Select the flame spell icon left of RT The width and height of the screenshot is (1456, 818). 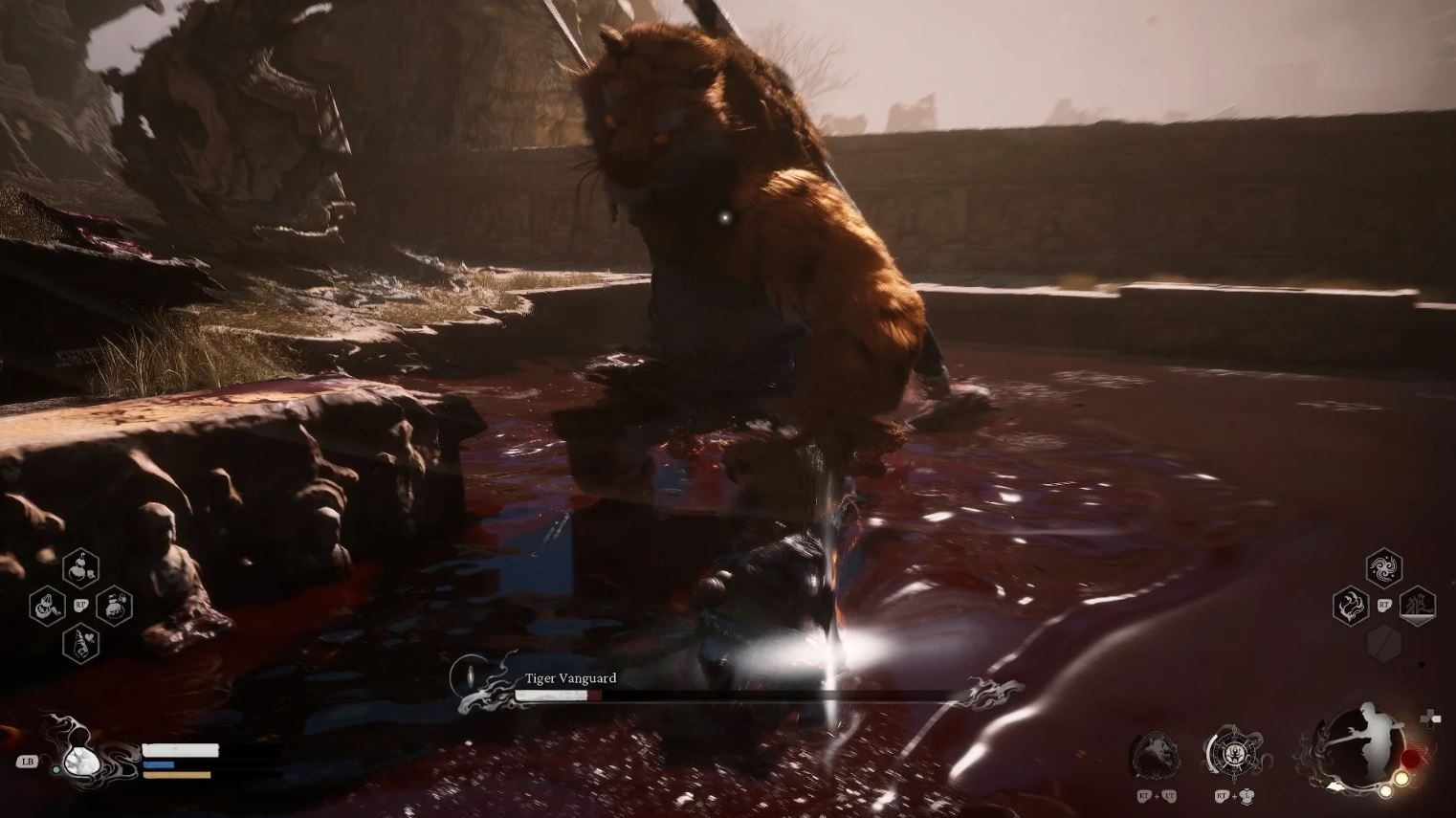(1350, 607)
